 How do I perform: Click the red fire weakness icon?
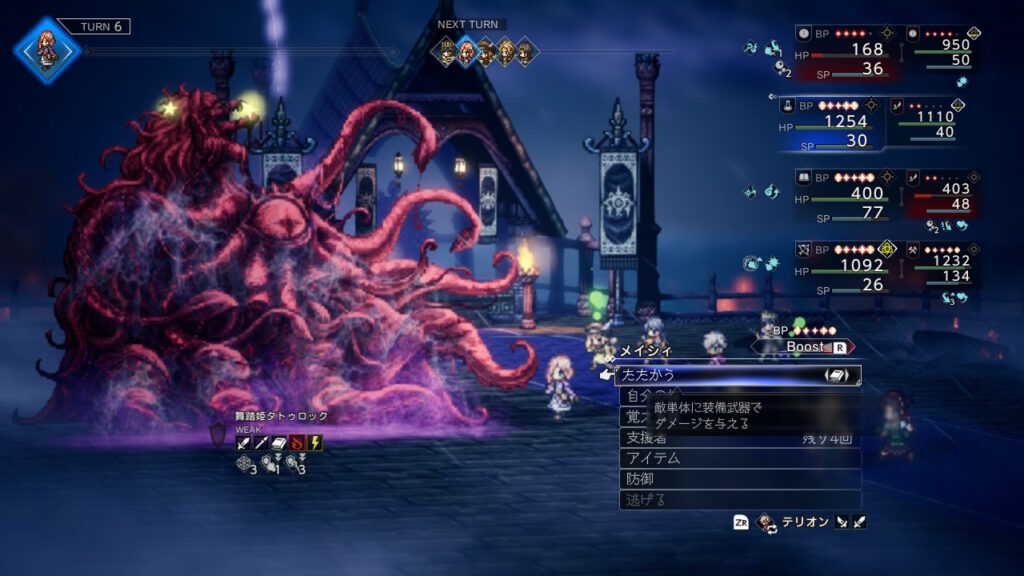coord(297,442)
